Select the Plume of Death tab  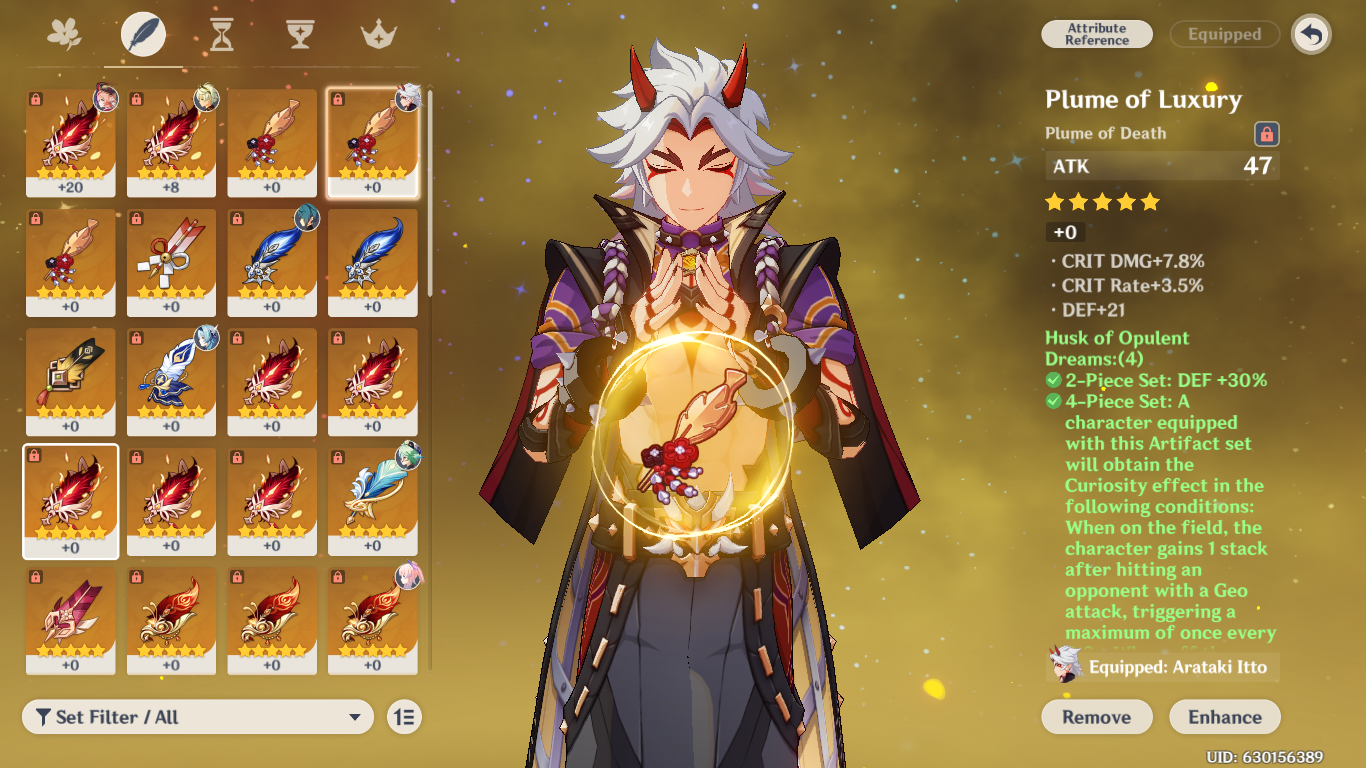[141, 33]
